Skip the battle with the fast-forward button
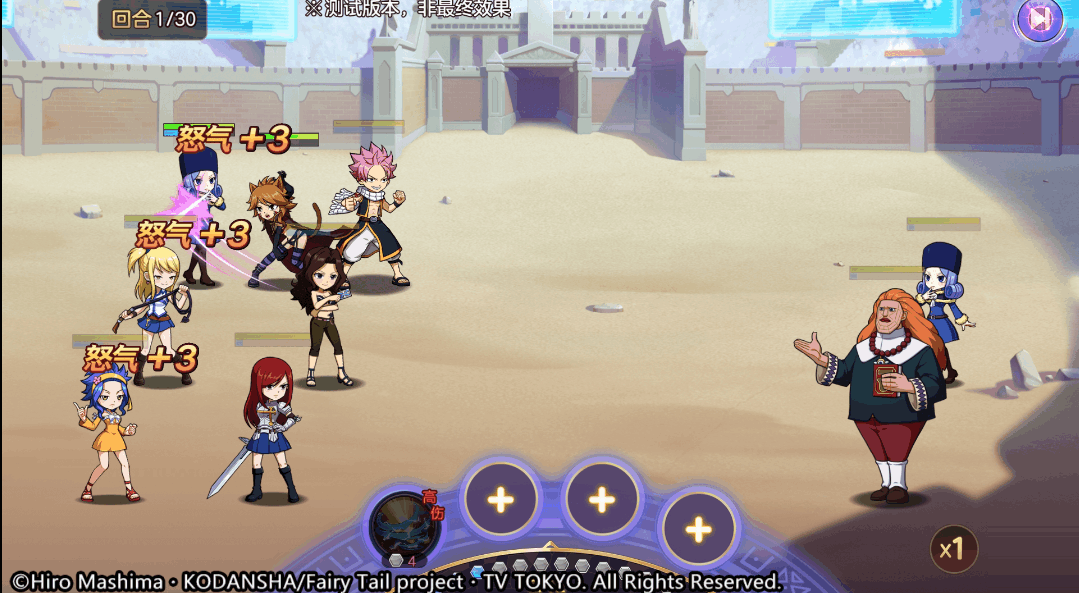Screen dimensions: 1079x593 click(1040, 19)
